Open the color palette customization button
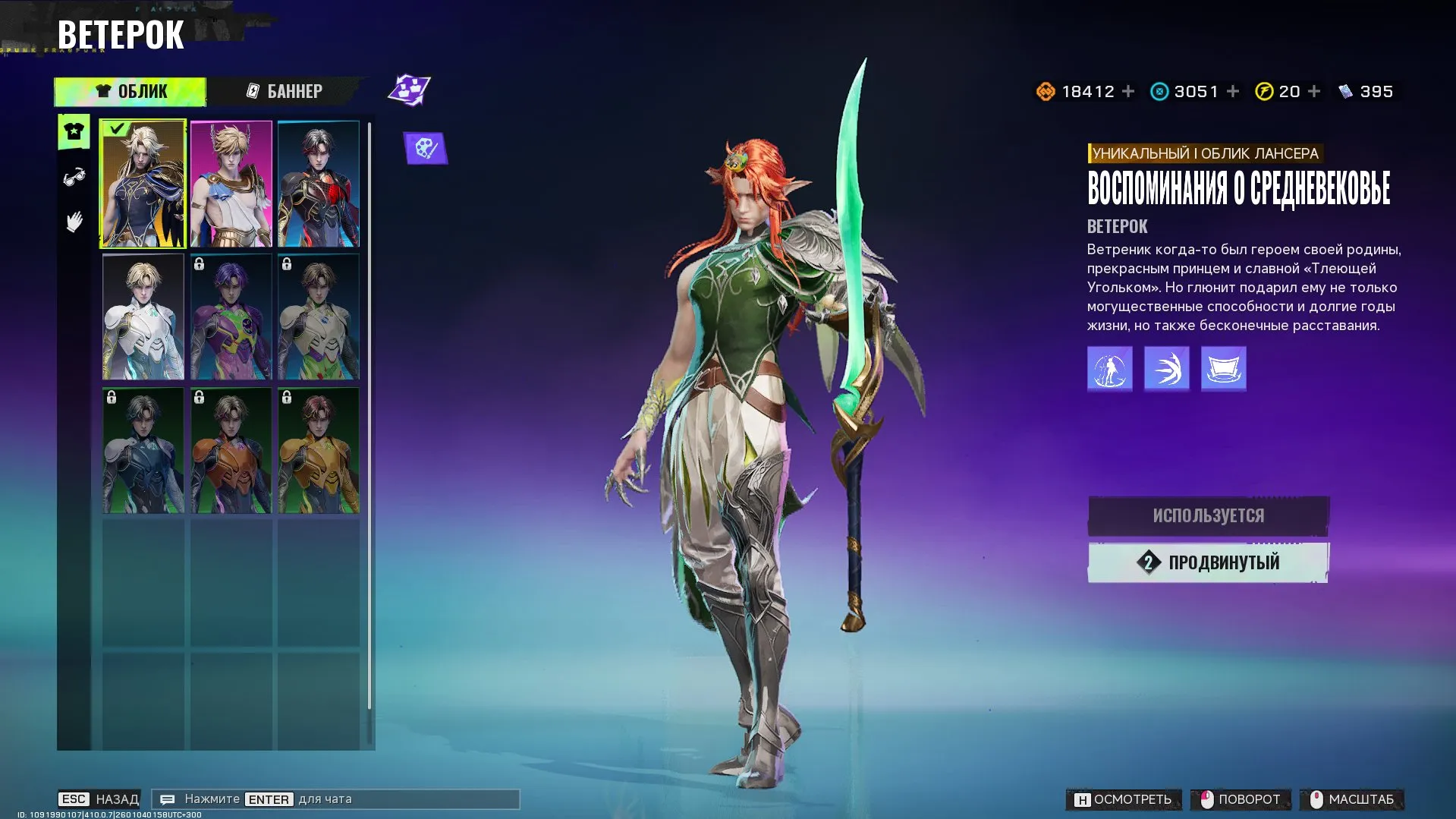Screen dimensions: 1456x819 coord(426,148)
